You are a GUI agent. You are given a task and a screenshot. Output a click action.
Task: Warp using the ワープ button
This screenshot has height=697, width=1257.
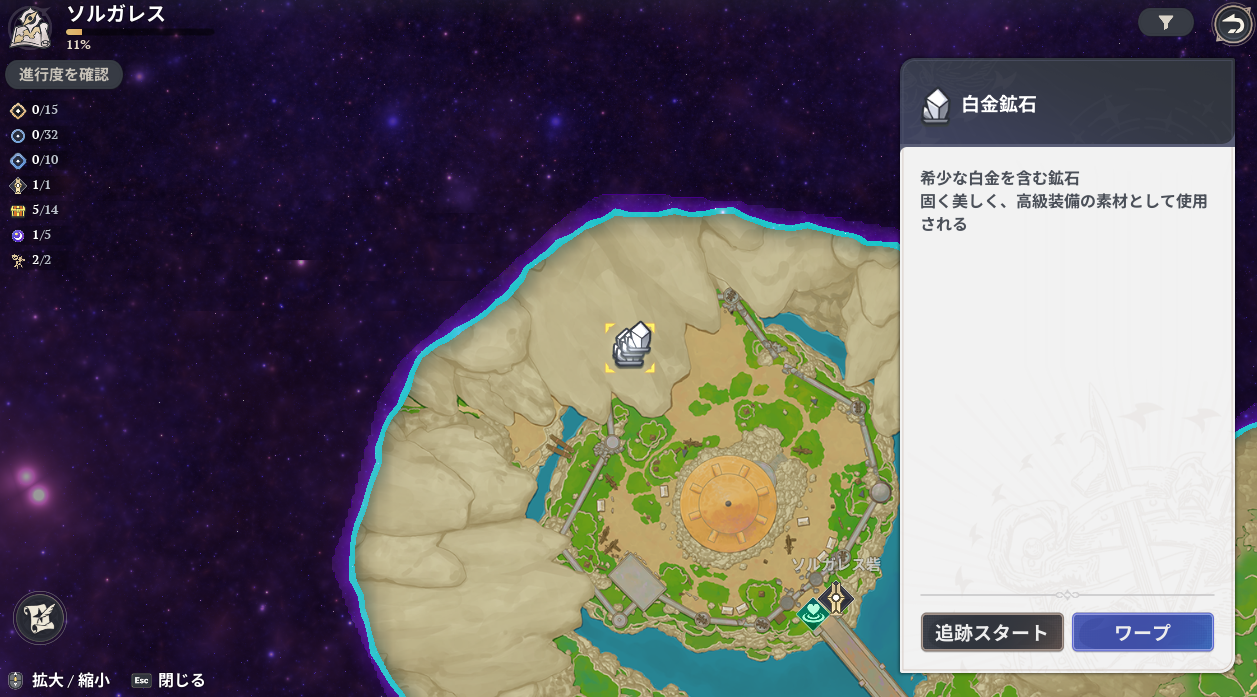tap(1142, 632)
